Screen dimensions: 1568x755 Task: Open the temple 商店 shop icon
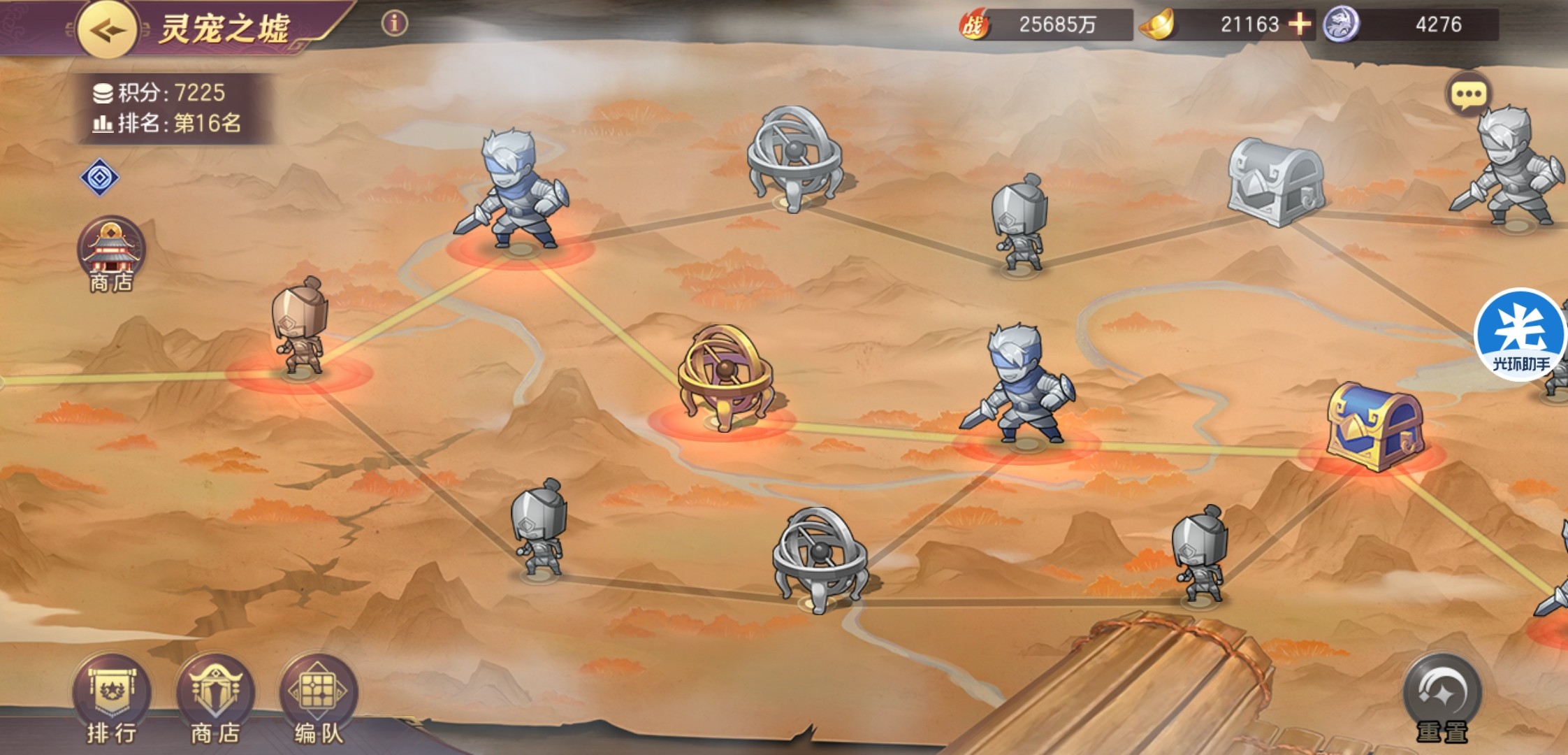click(x=110, y=253)
